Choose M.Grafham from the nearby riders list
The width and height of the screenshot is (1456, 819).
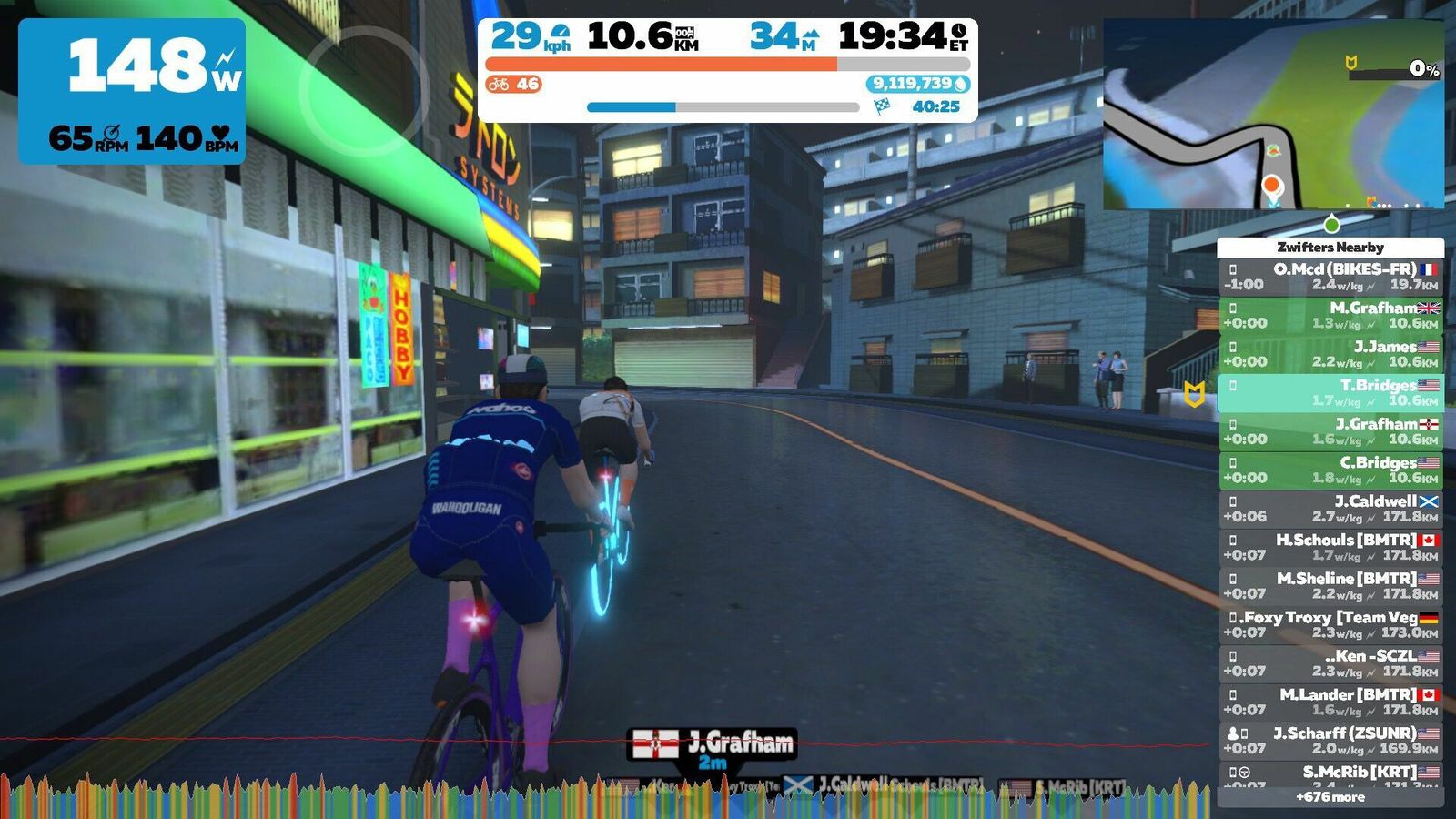tap(1330, 315)
